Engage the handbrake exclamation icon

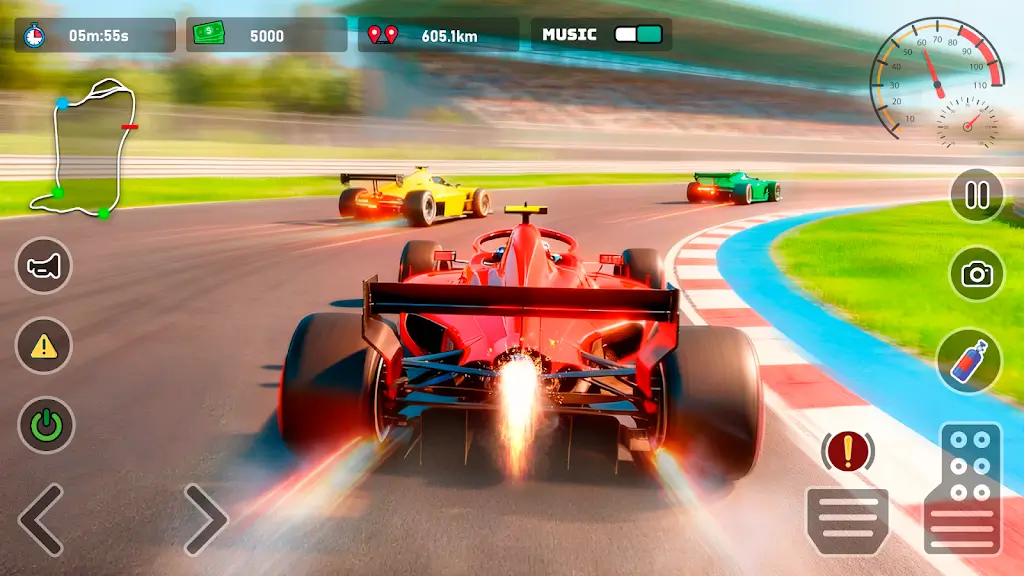point(847,453)
